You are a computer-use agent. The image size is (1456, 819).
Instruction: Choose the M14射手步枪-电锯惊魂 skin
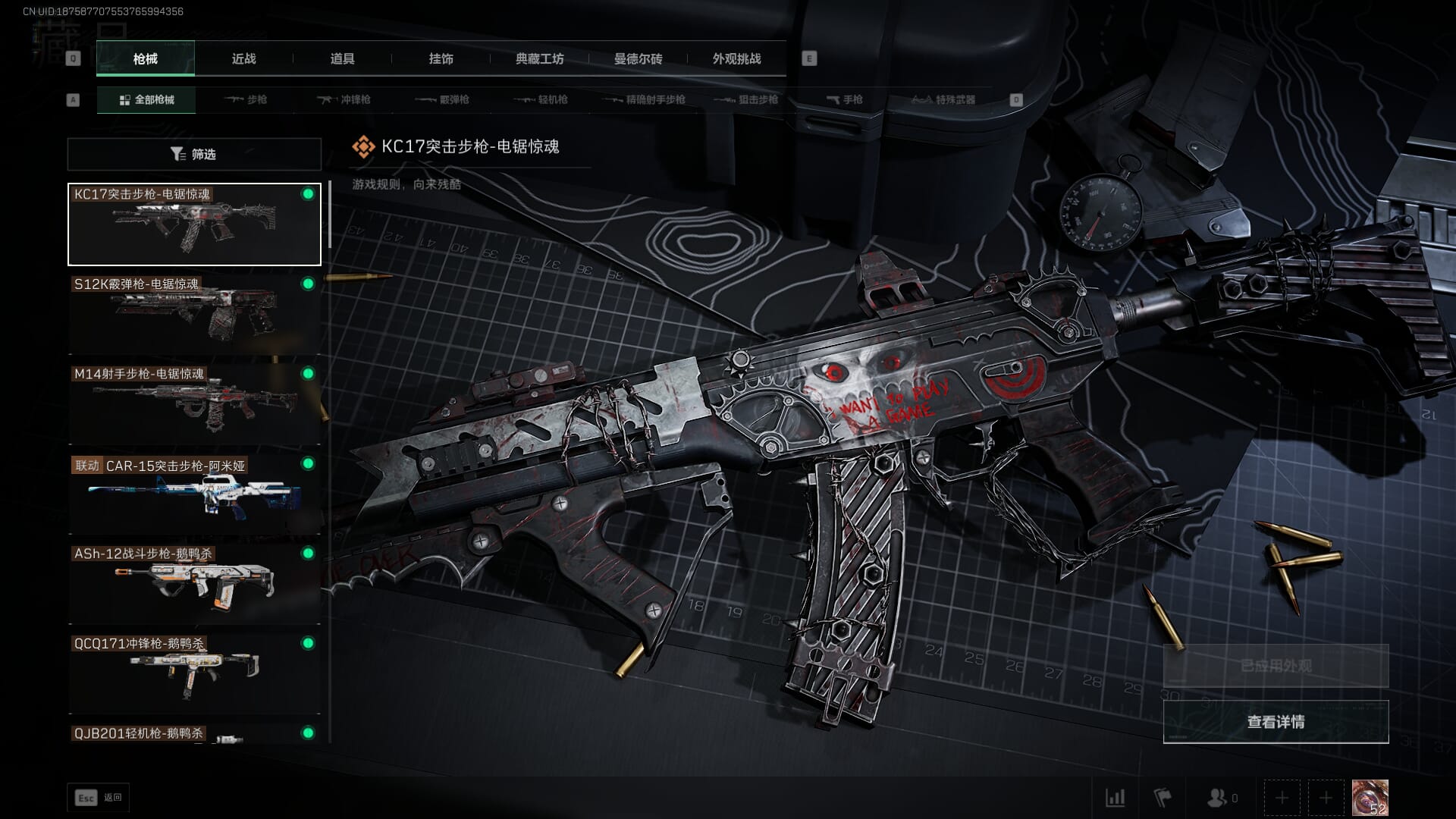coord(194,403)
